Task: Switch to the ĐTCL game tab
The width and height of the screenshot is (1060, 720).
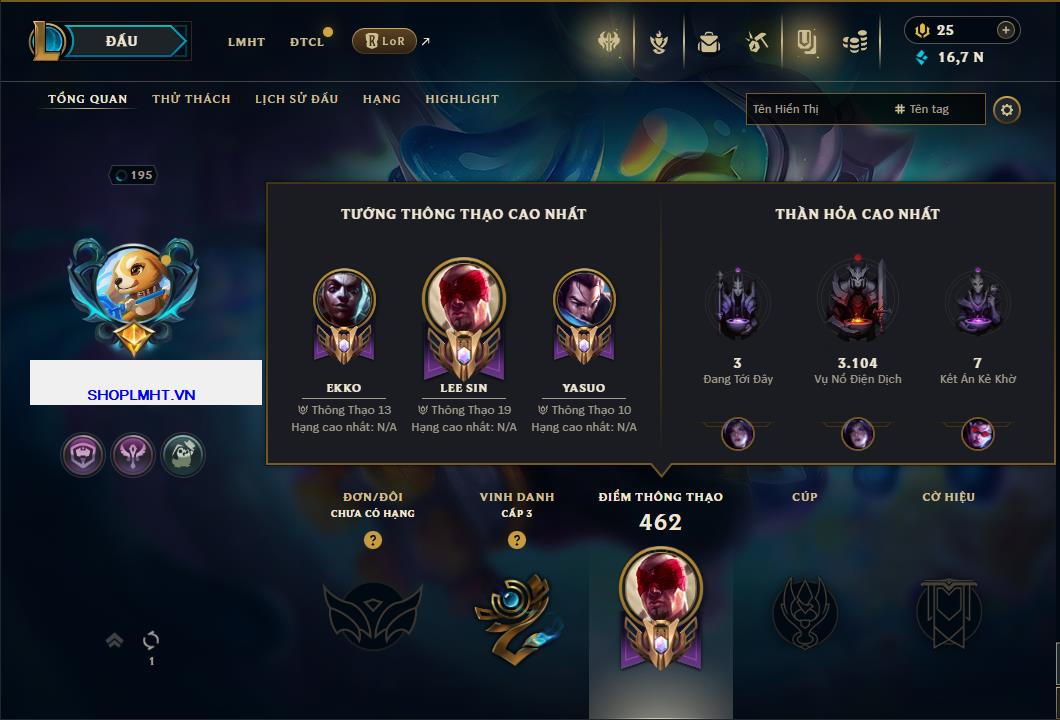Action: click(x=307, y=42)
